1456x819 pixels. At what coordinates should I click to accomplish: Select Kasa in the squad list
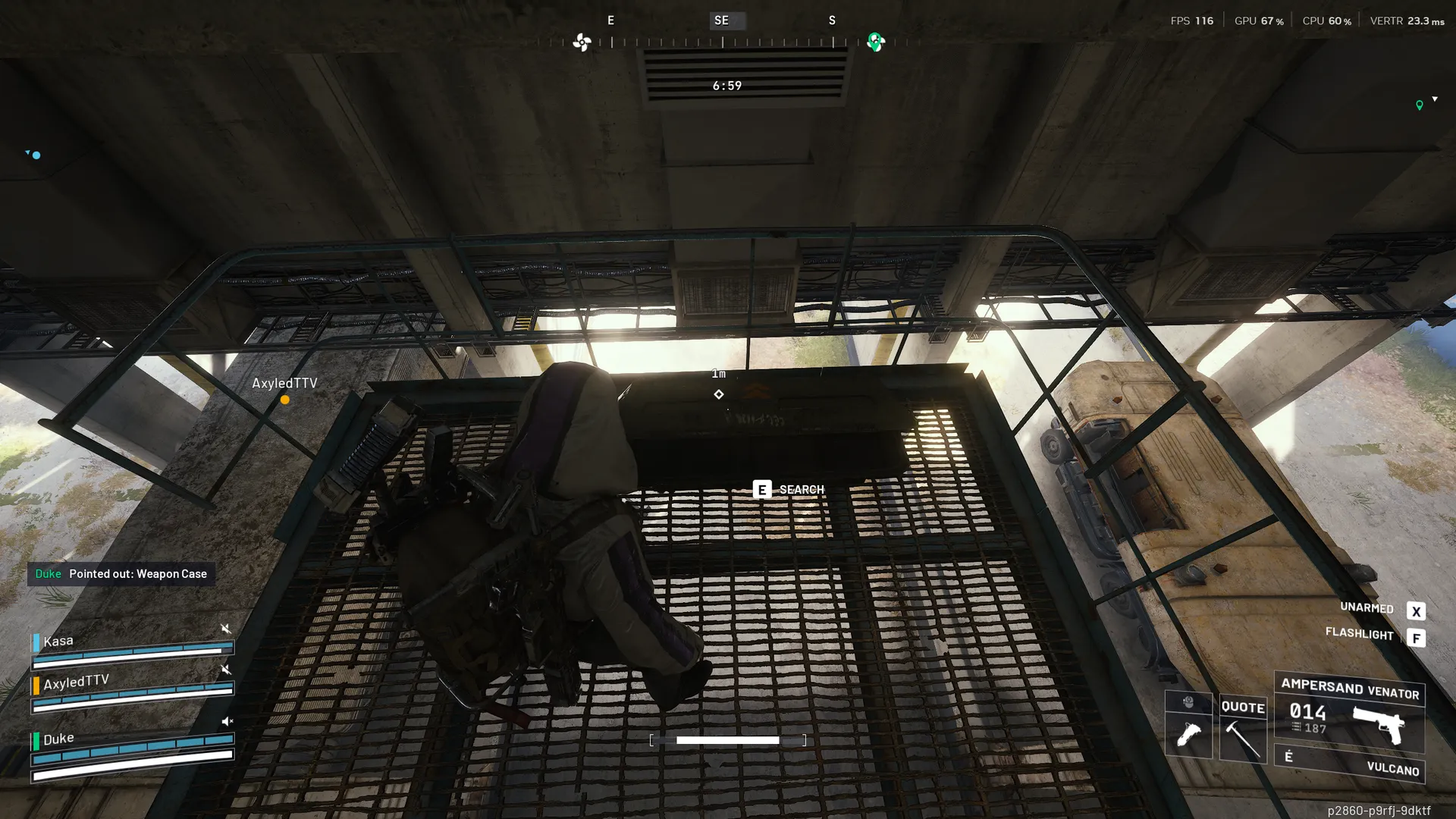click(x=58, y=642)
